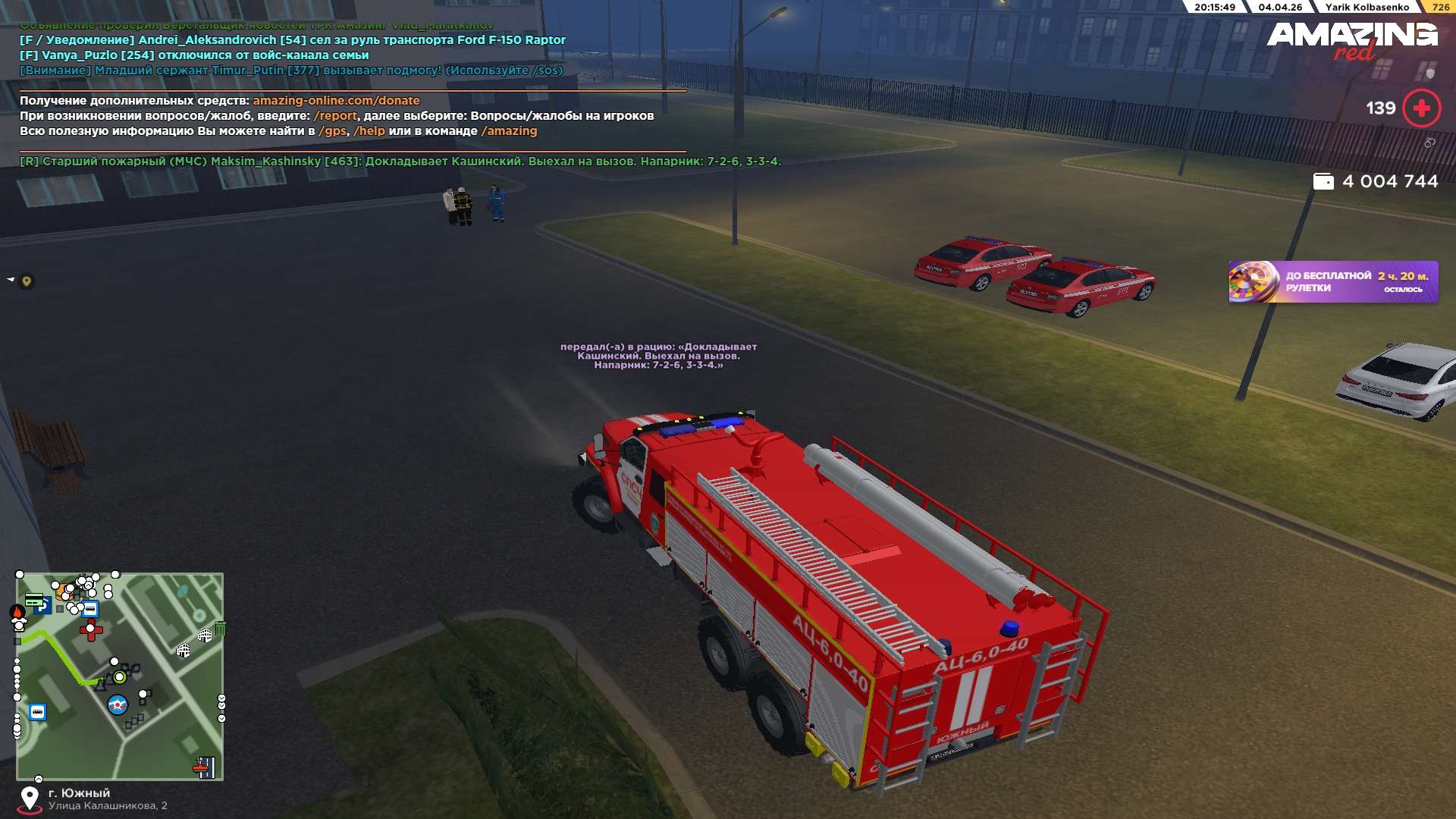Open the free roulette countdown banner
Image resolution: width=1456 pixels, height=819 pixels.
click(x=1332, y=282)
